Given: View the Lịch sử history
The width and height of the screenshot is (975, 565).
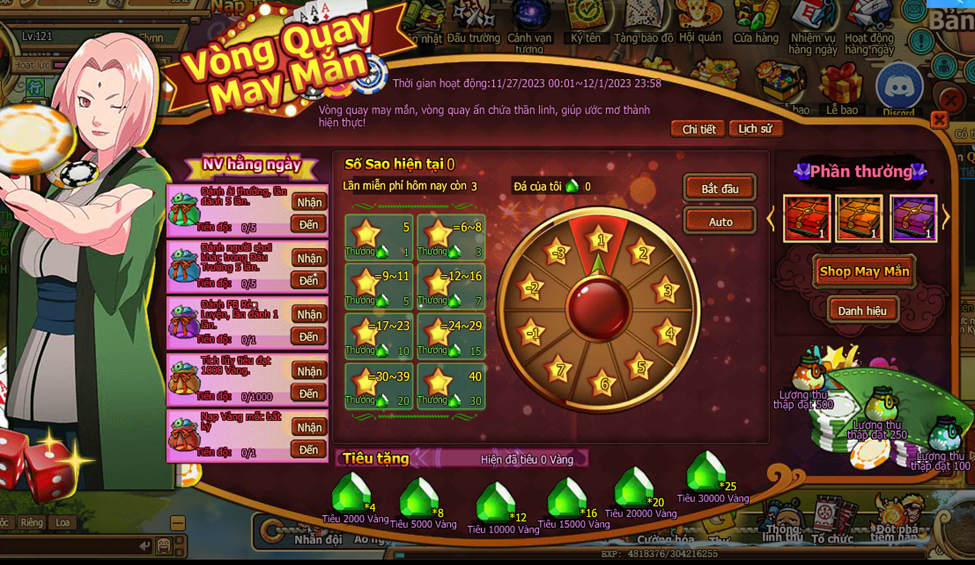Looking at the screenshot, I should pyautogui.click(x=755, y=129).
